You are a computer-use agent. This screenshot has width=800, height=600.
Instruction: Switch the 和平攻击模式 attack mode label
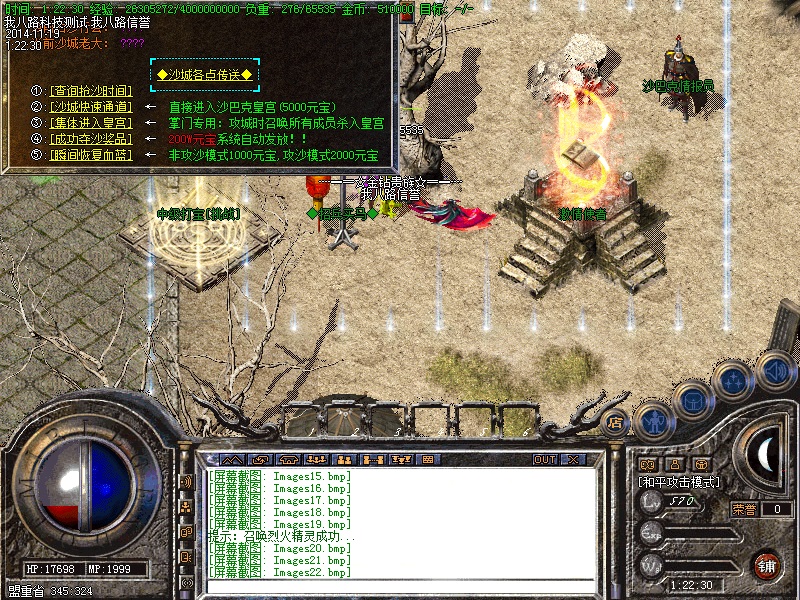coord(682,481)
